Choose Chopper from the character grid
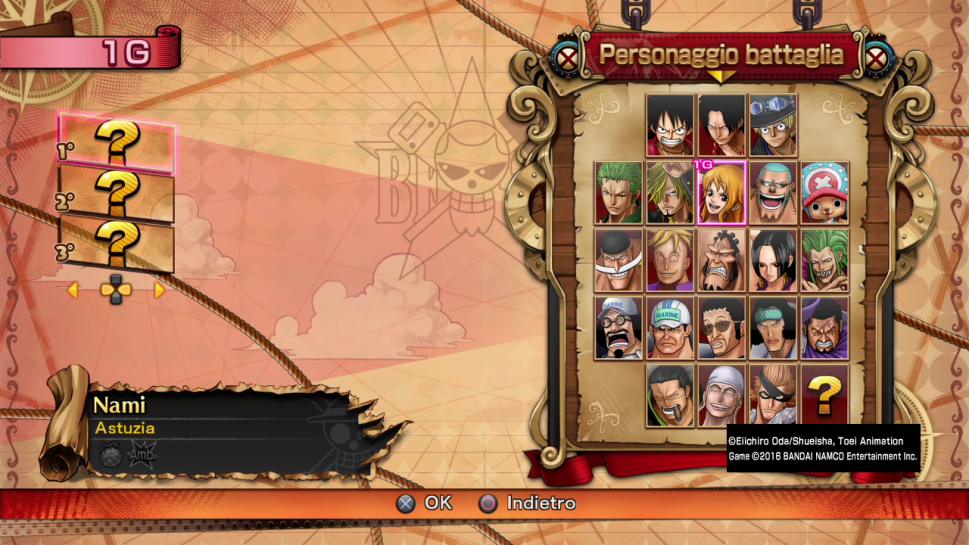 tap(824, 192)
